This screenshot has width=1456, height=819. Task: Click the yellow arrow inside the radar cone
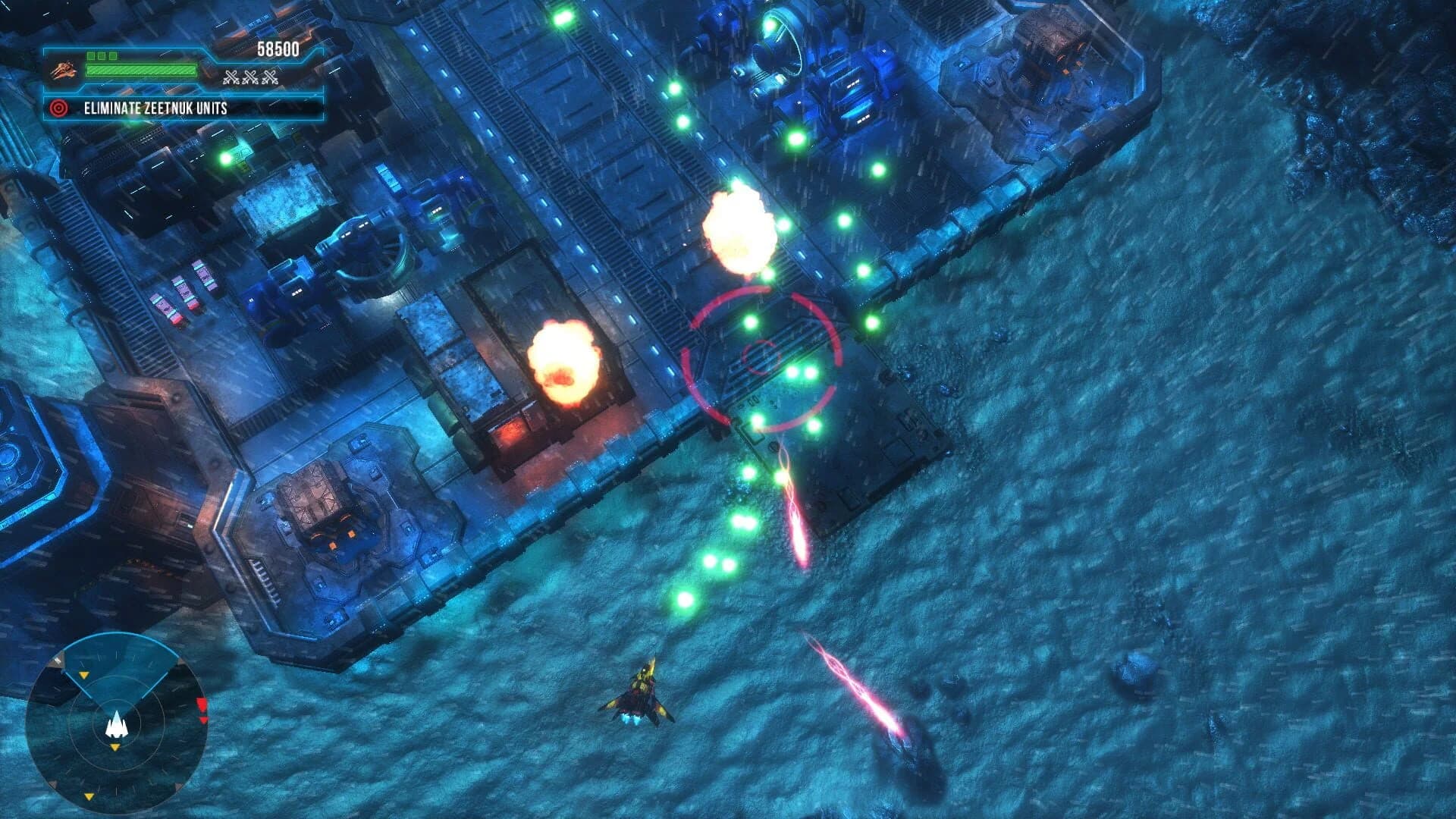pyautogui.click(x=84, y=675)
